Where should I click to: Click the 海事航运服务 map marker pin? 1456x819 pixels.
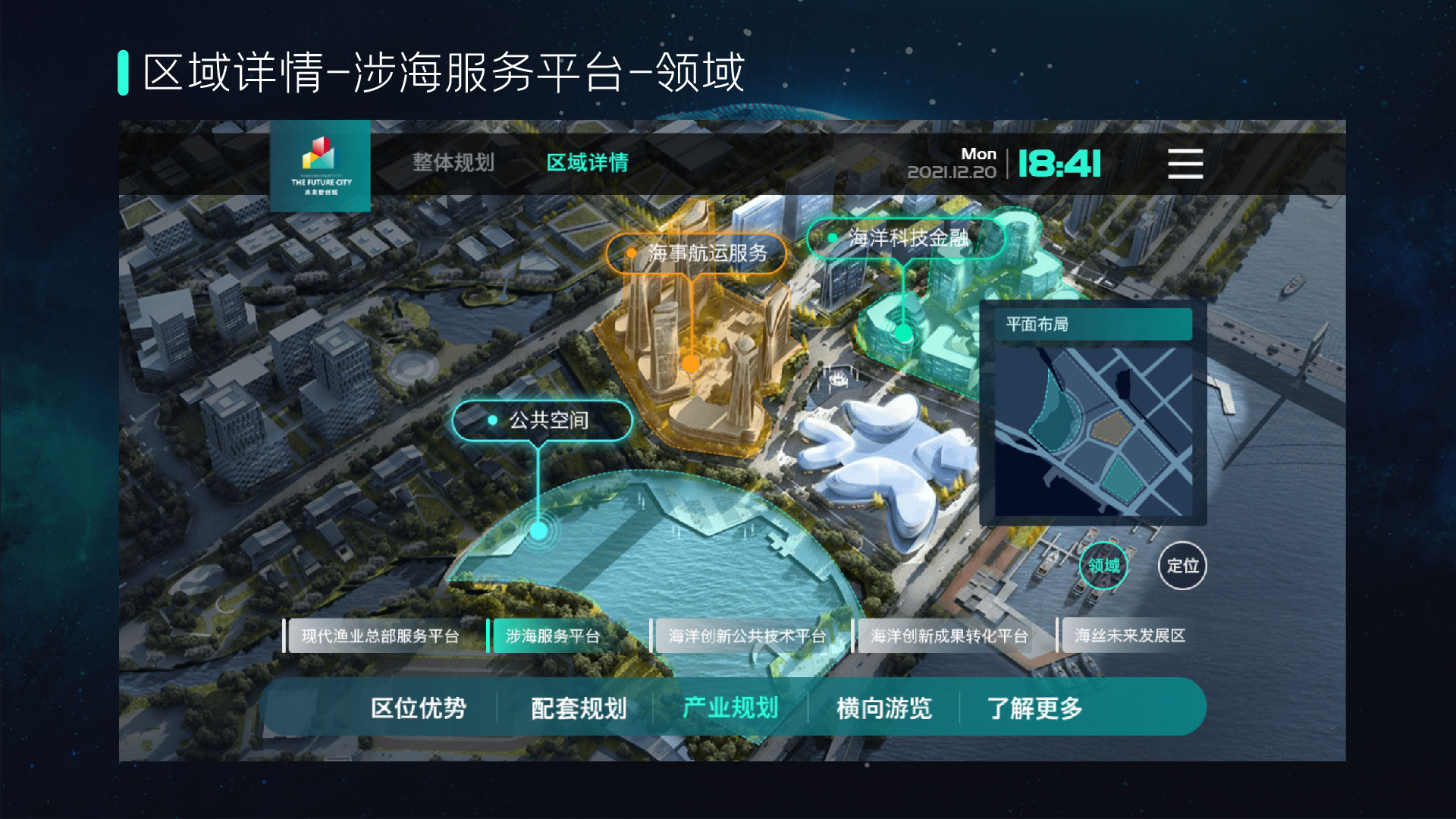coord(689,365)
